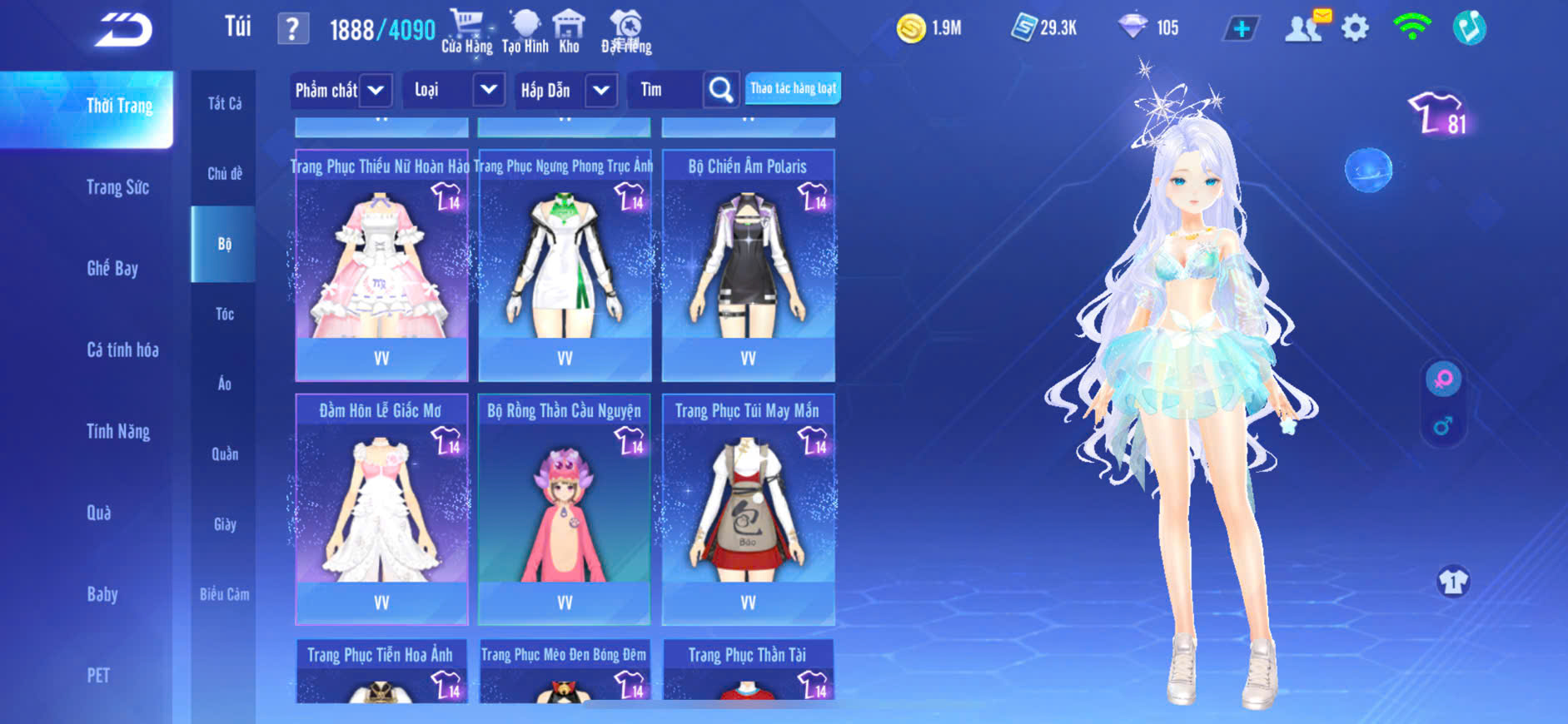Switch to the Ghế Bay tab
This screenshot has height=724, width=1568.
pyautogui.click(x=112, y=268)
